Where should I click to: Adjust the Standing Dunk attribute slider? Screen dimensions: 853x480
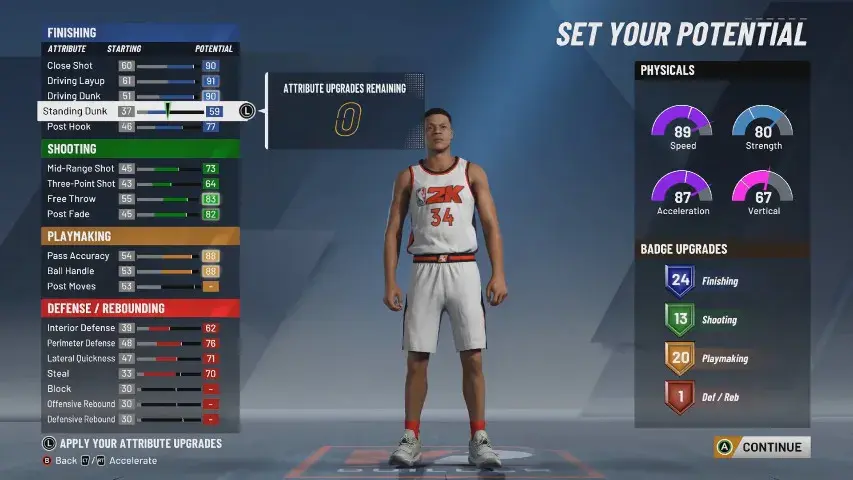[x=168, y=111]
